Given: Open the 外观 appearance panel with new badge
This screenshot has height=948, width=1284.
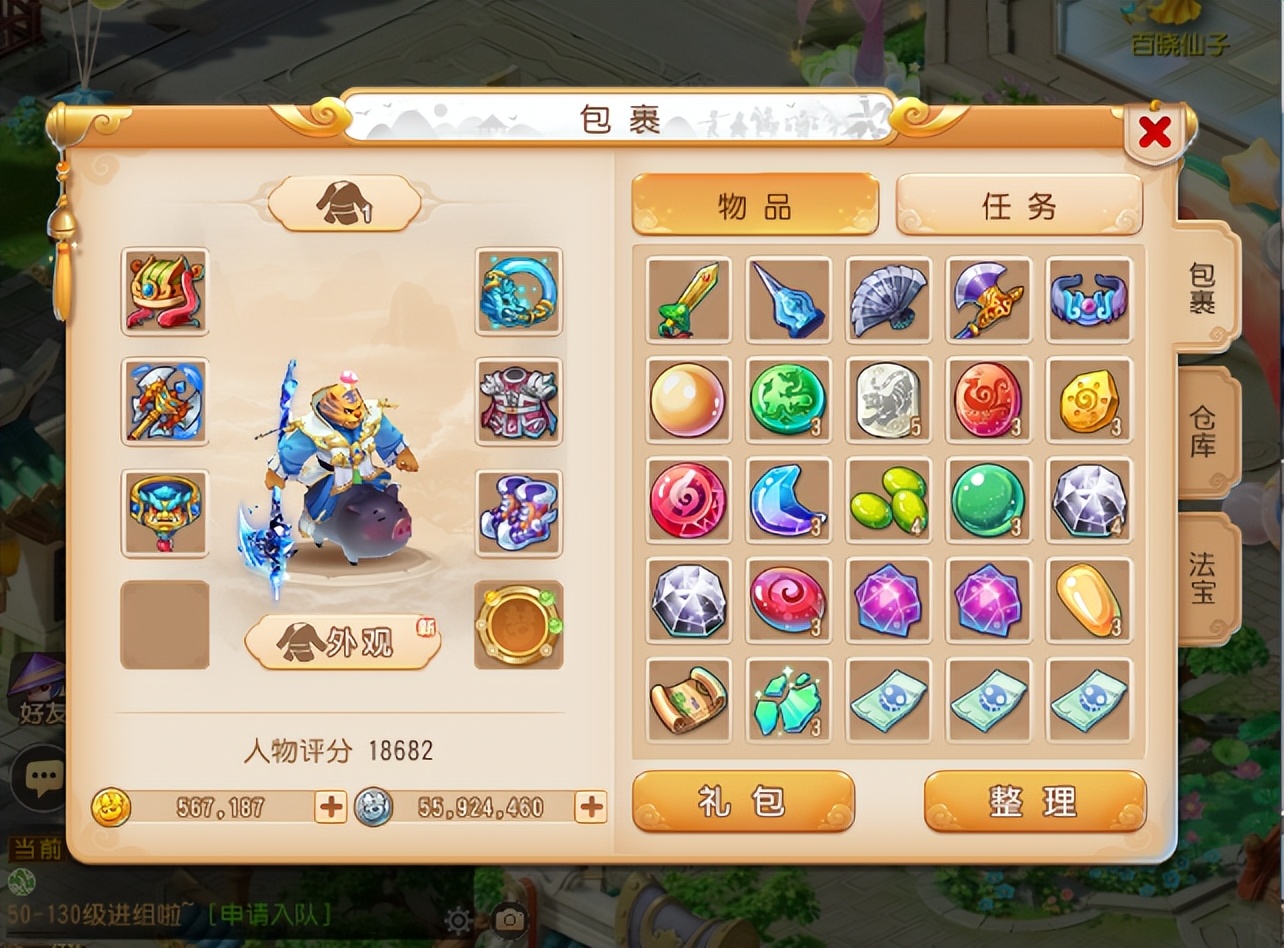Looking at the screenshot, I should 342,644.
